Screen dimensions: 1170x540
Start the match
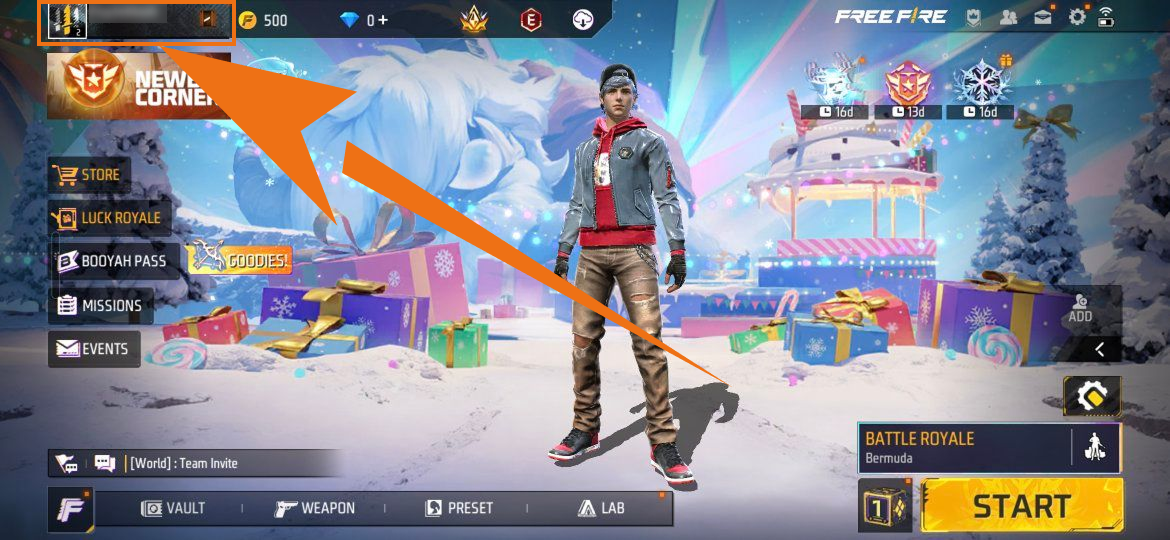(x=1021, y=506)
